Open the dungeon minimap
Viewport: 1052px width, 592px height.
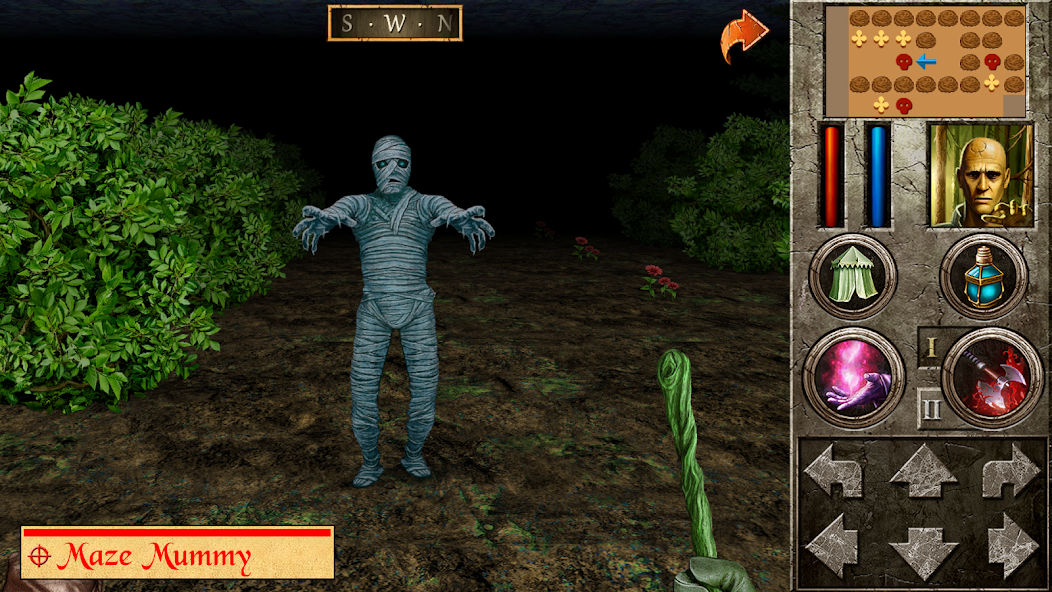pyautogui.click(x=925, y=61)
